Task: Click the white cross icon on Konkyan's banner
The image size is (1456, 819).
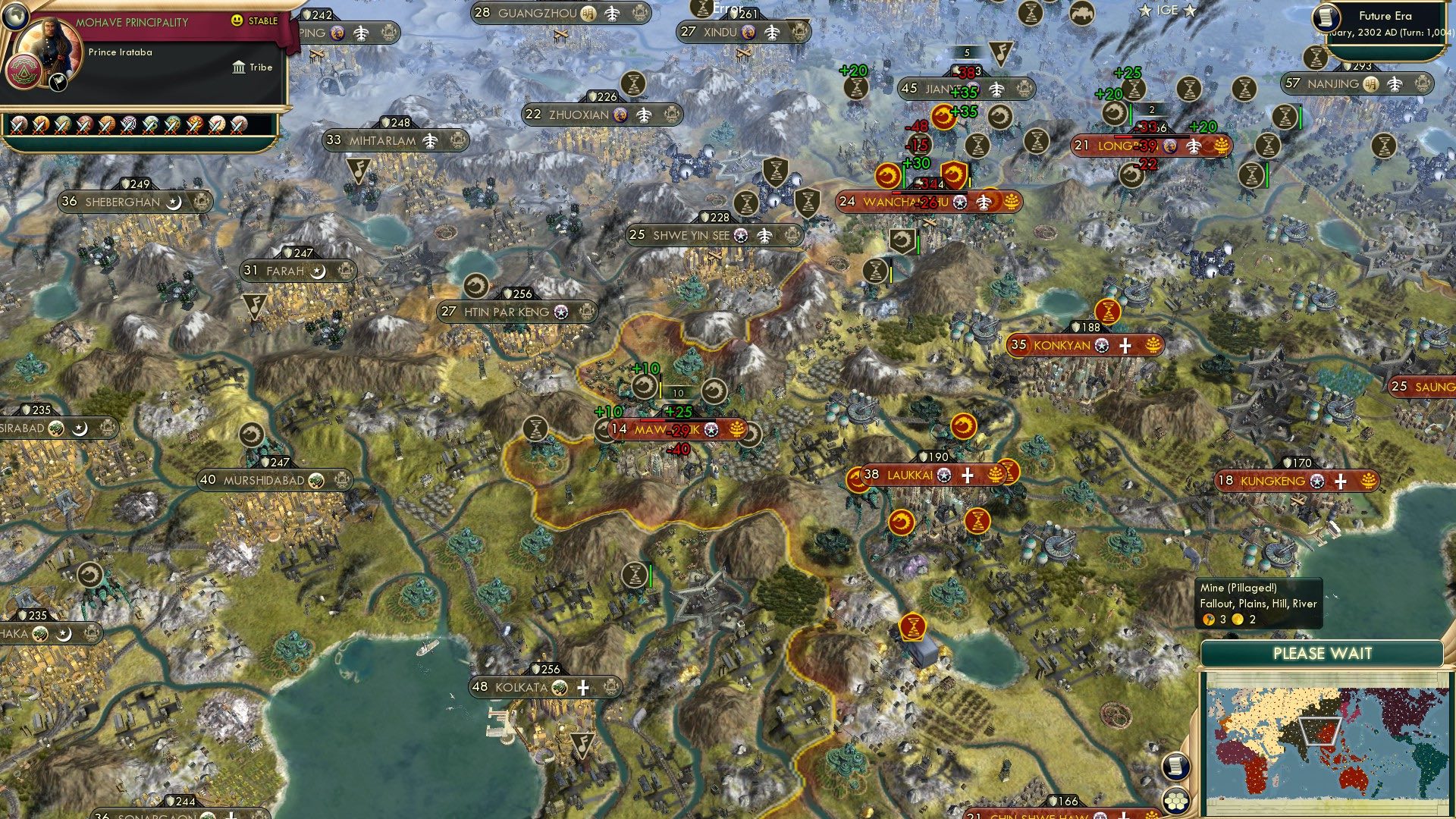Action: tap(1124, 346)
